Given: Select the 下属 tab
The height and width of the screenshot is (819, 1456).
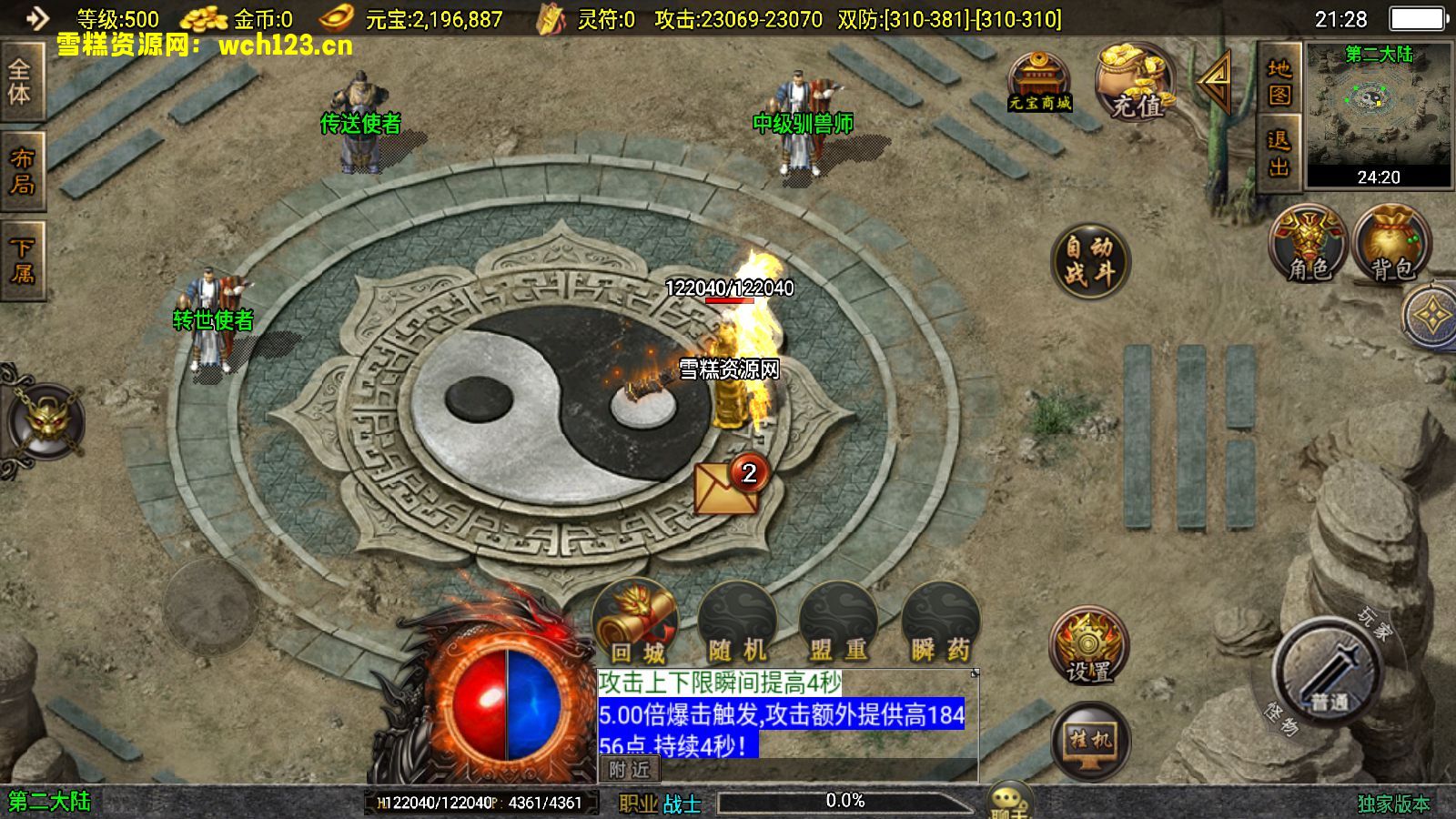Looking at the screenshot, I should click(x=22, y=259).
